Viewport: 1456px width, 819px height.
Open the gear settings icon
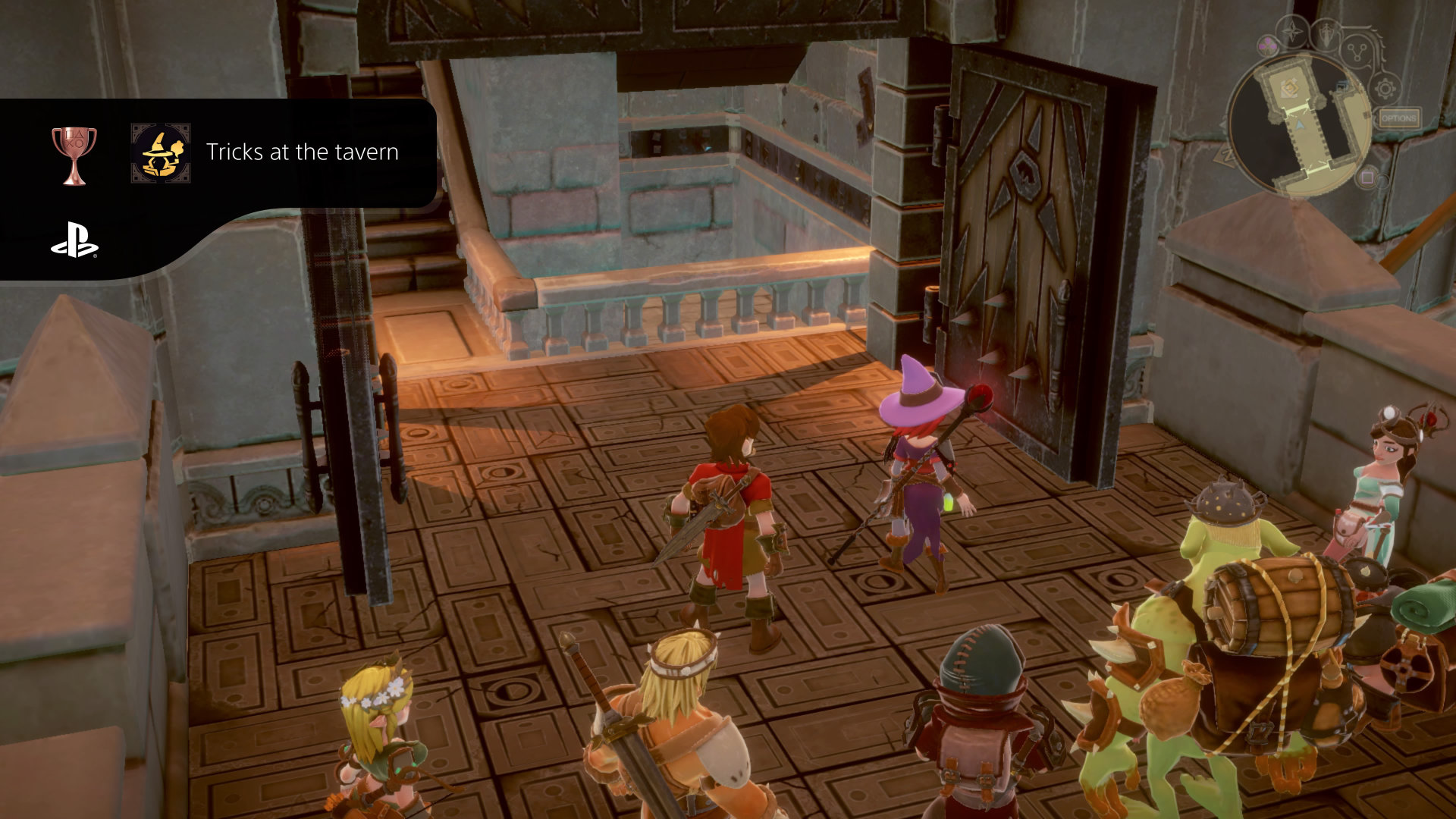pos(1385,89)
